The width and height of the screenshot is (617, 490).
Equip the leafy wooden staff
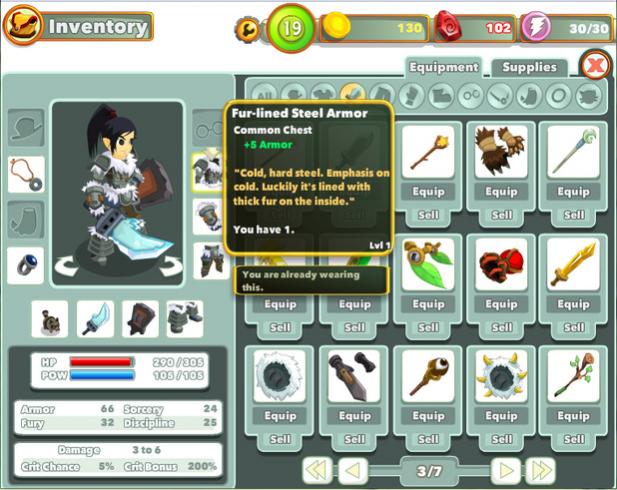(573, 416)
